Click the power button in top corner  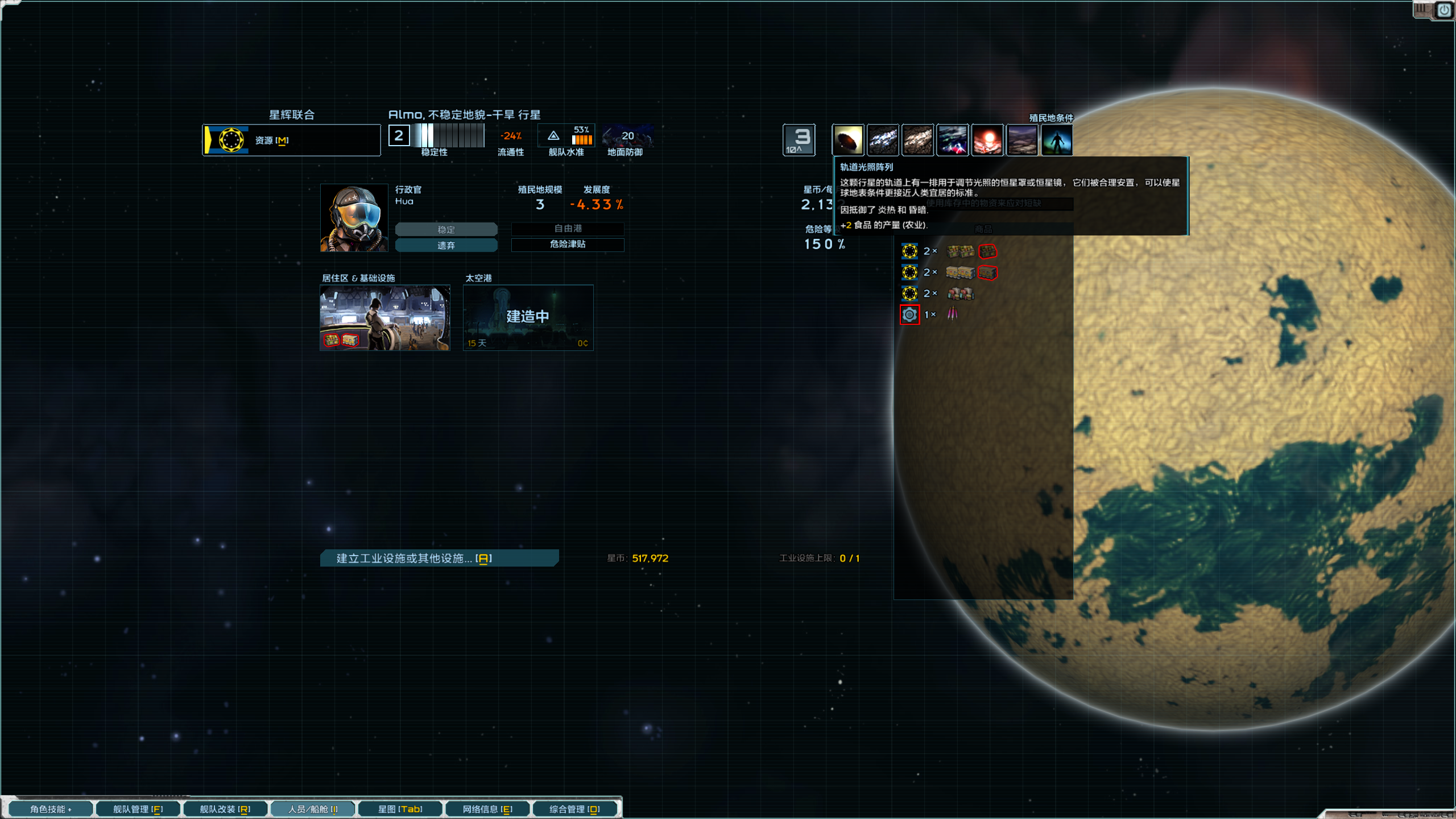point(1444,10)
